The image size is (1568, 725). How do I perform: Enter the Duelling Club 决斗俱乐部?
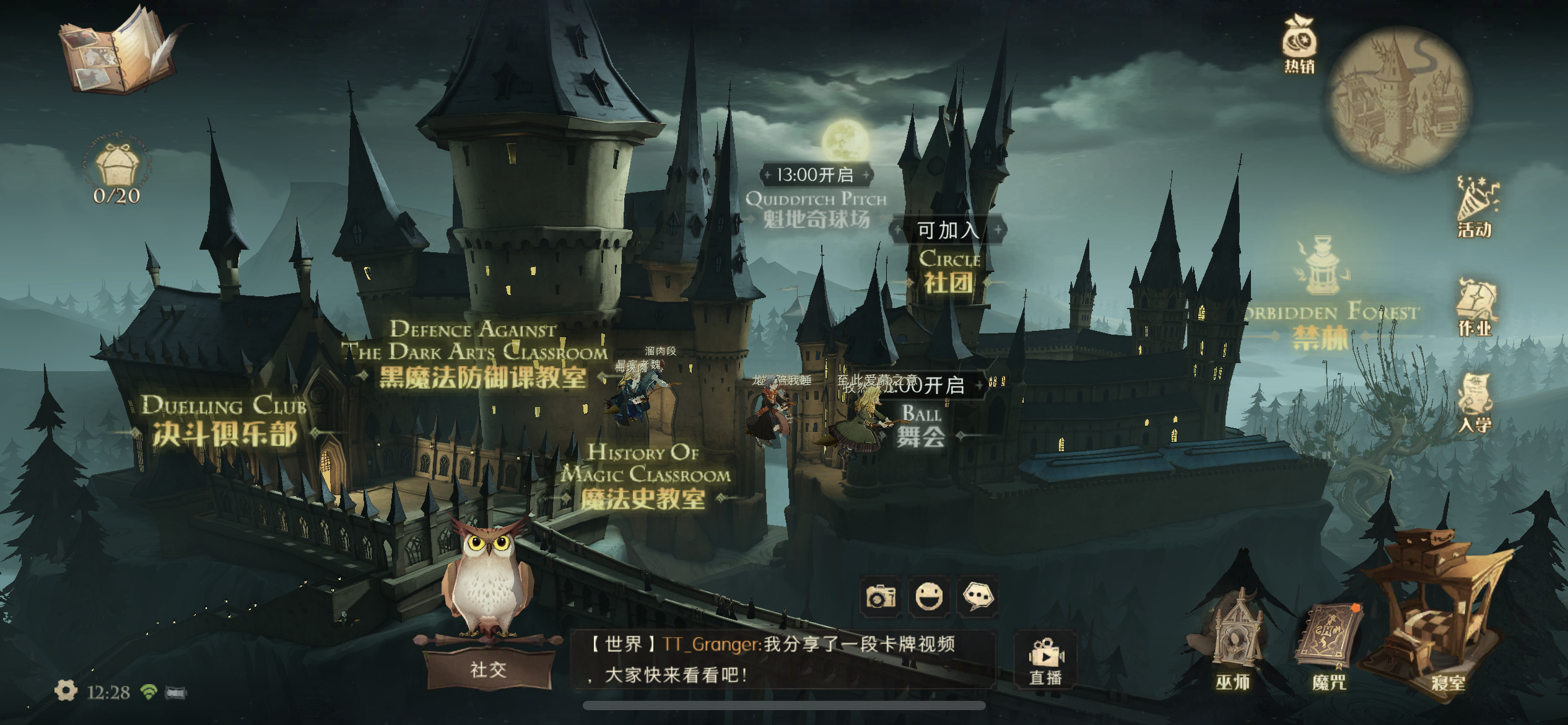(224, 423)
